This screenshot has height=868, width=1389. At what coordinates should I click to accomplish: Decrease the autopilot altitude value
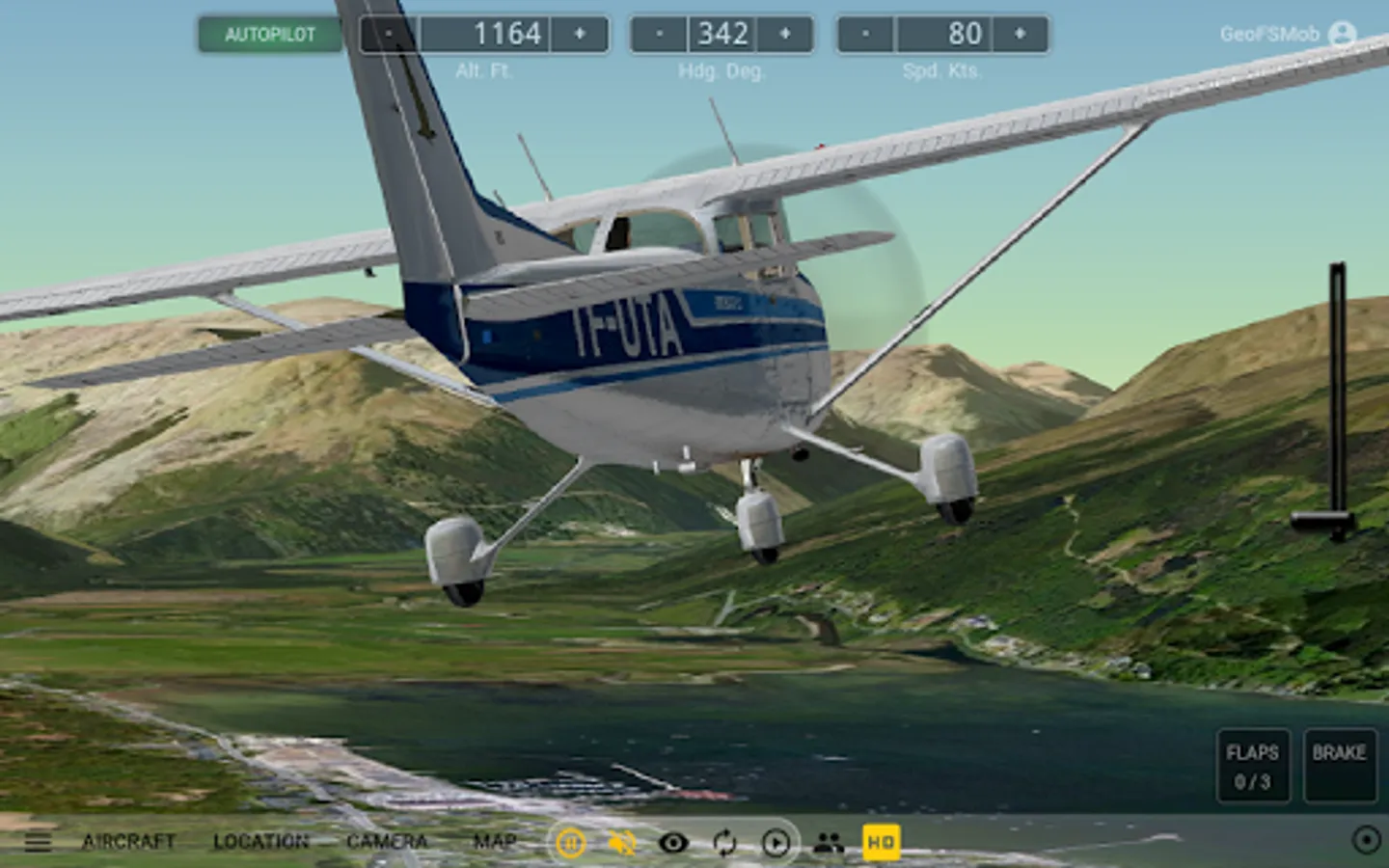[389, 34]
